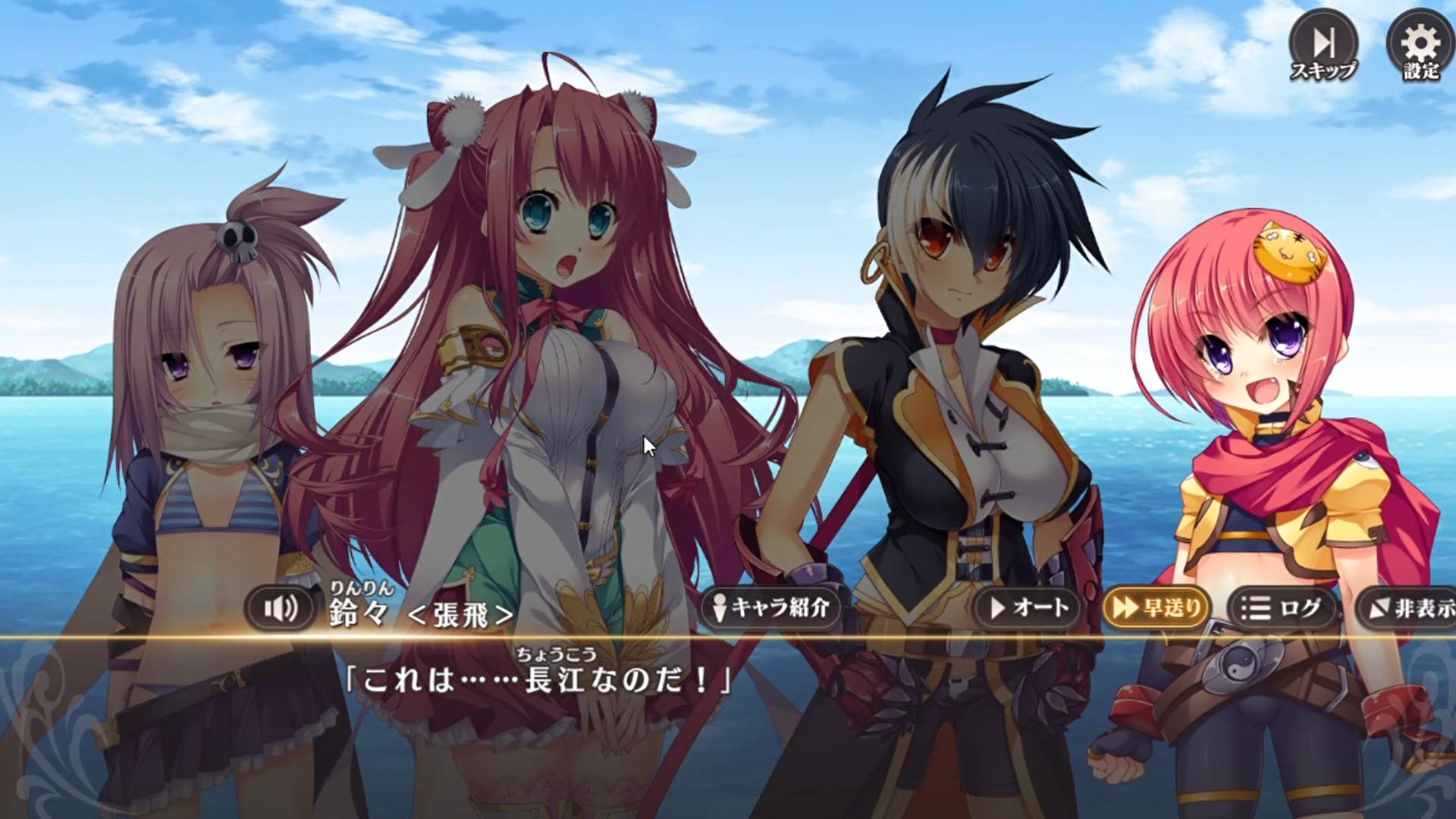Click the Skip (スキップ) icon
1456x819 pixels.
(x=1323, y=42)
